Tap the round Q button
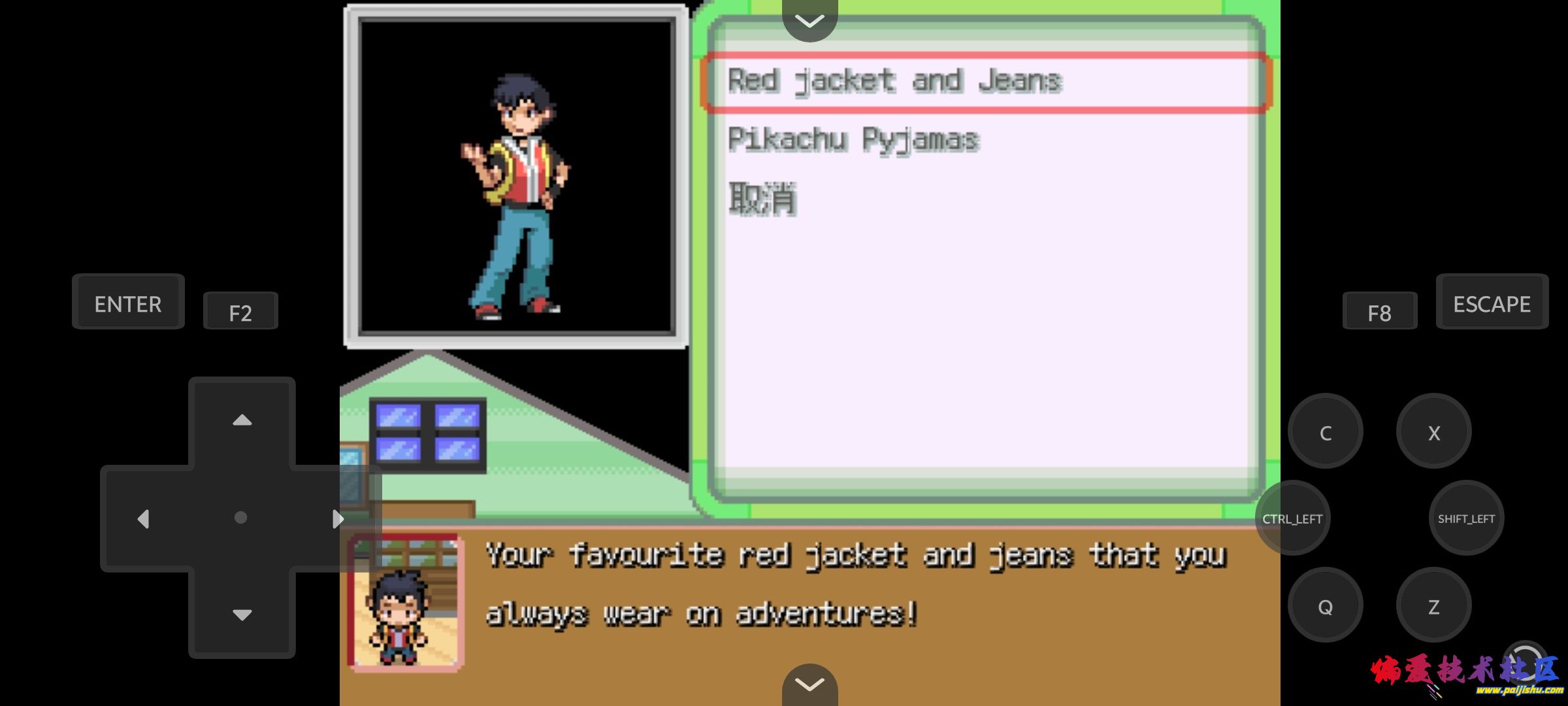This screenshot has width=1568, height=706. click(1325, 607)
